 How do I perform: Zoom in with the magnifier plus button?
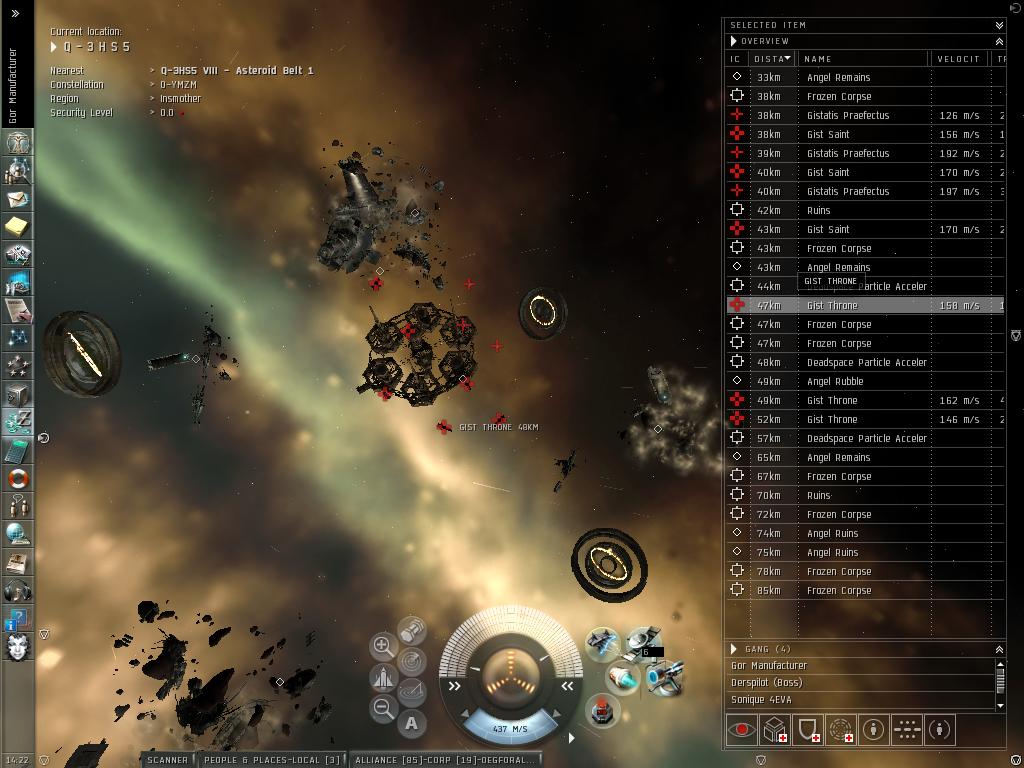382,646
